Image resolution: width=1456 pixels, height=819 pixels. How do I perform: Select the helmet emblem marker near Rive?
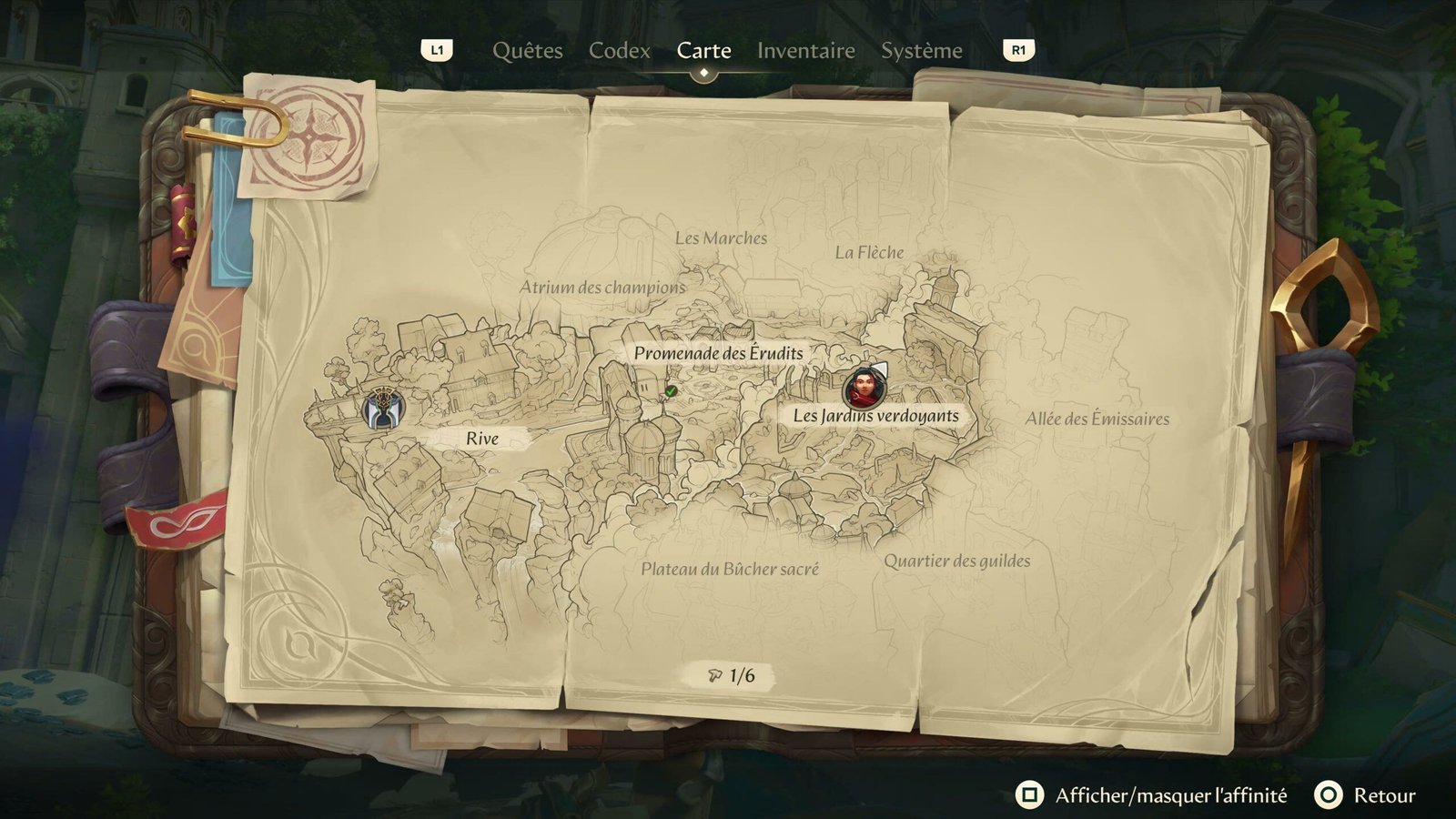point(382,409)
